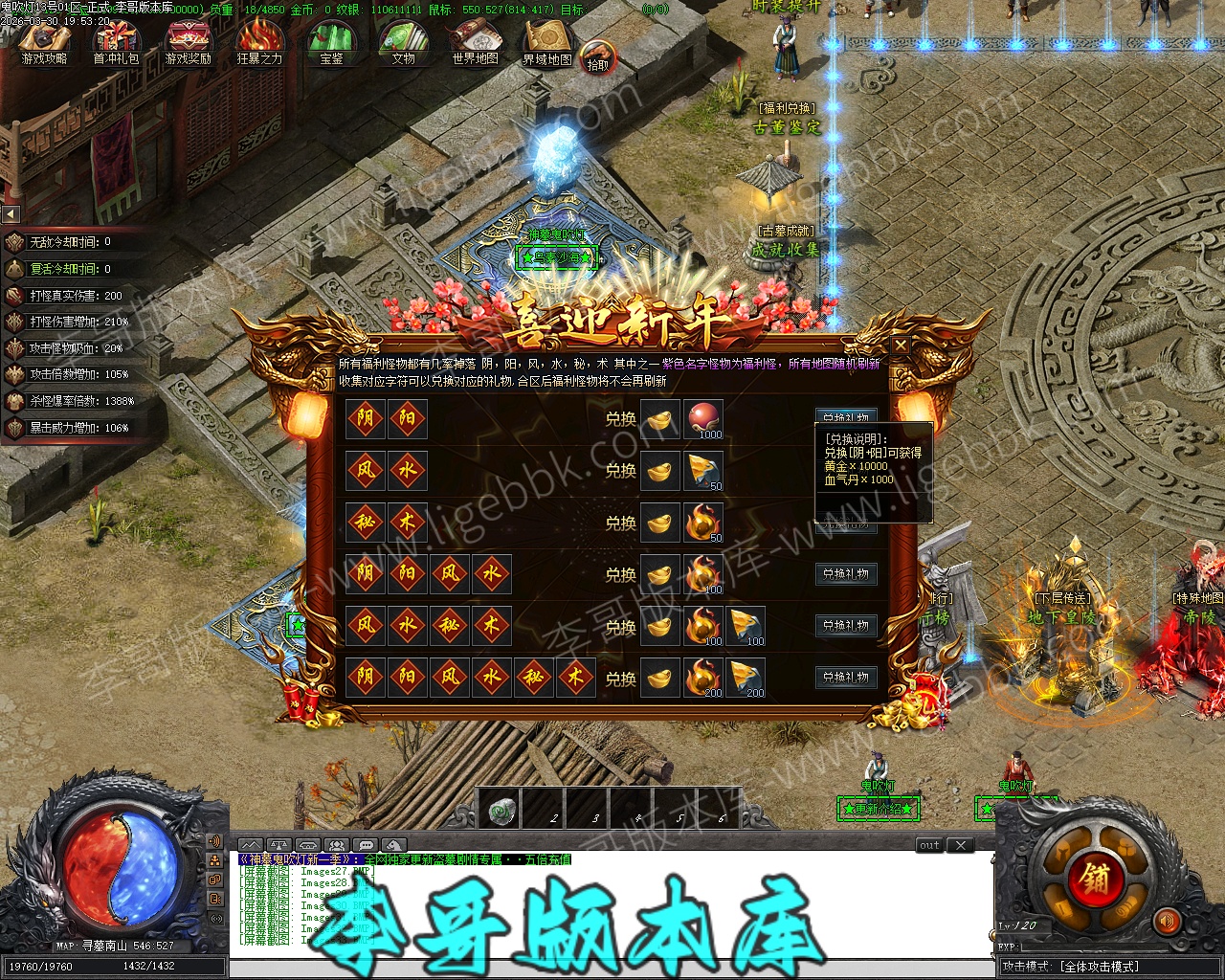
Task: Activate the 狂暴之力 icon
Action: click(x=259, y=42)
